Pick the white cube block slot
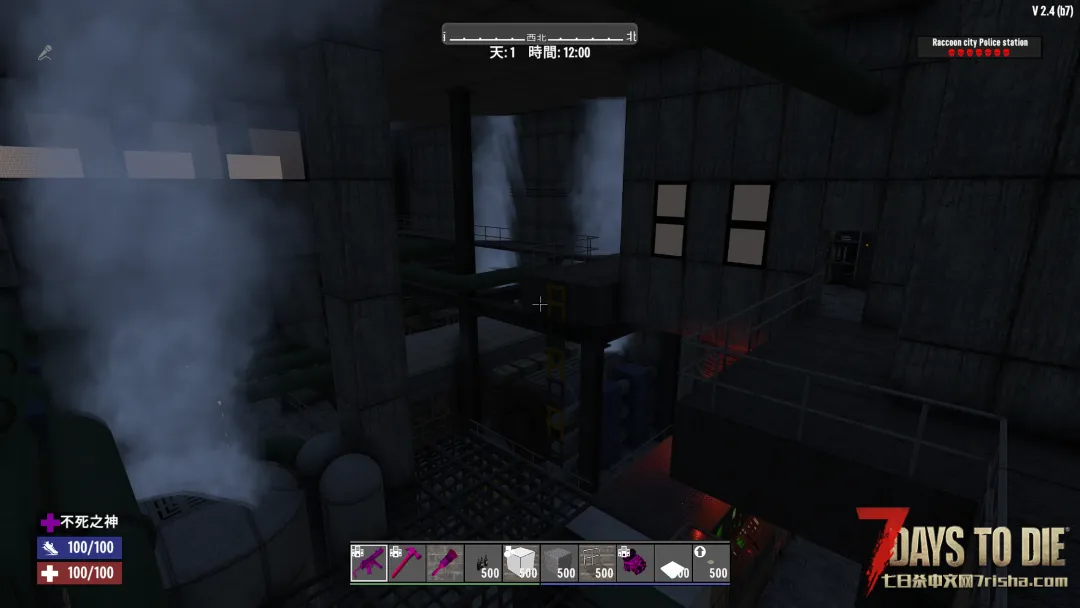 point(521,563)
